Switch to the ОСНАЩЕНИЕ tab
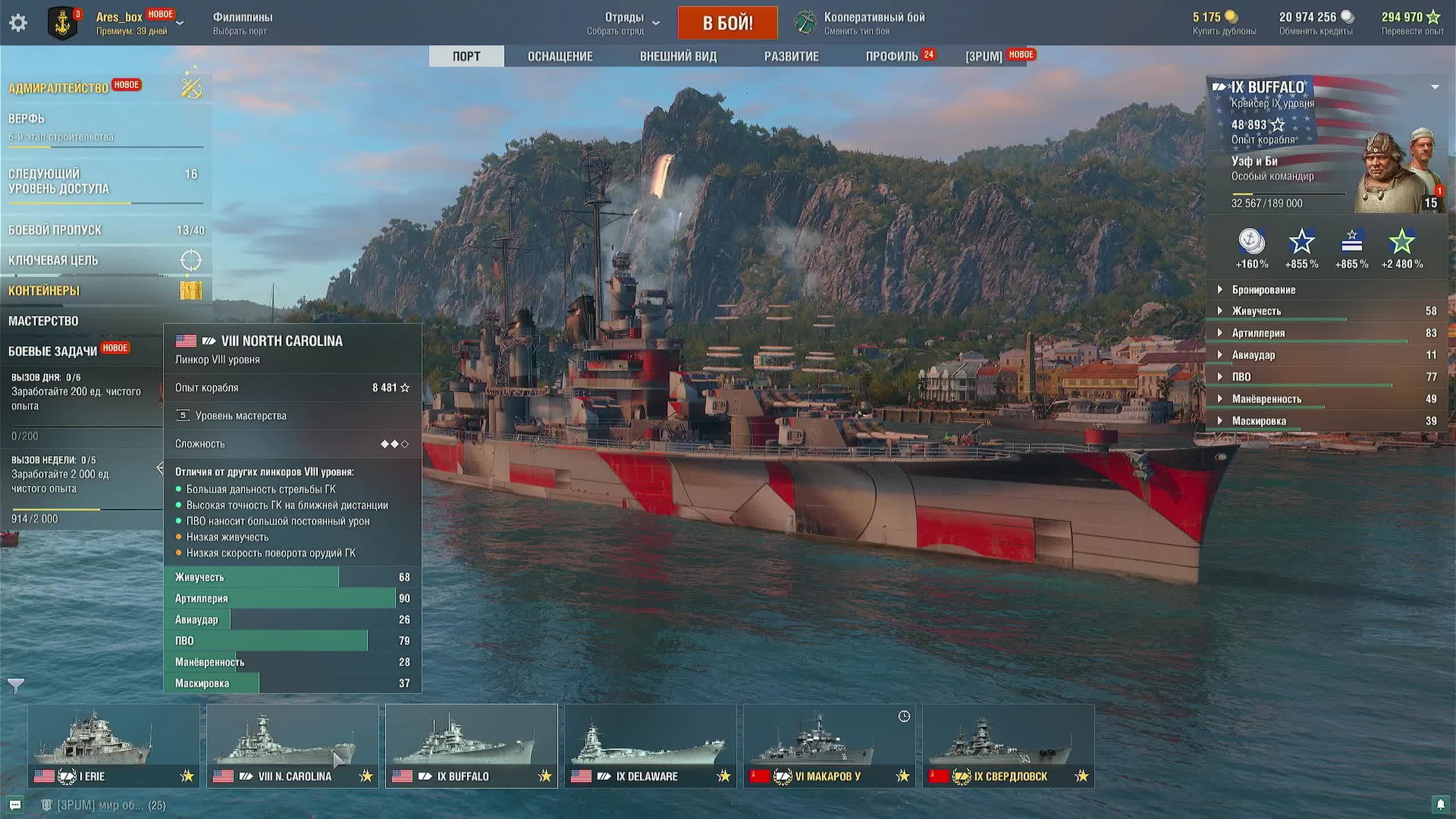The height and width of the screenshot is (819, 1456). pyautogui.click(x=560, y=56)
